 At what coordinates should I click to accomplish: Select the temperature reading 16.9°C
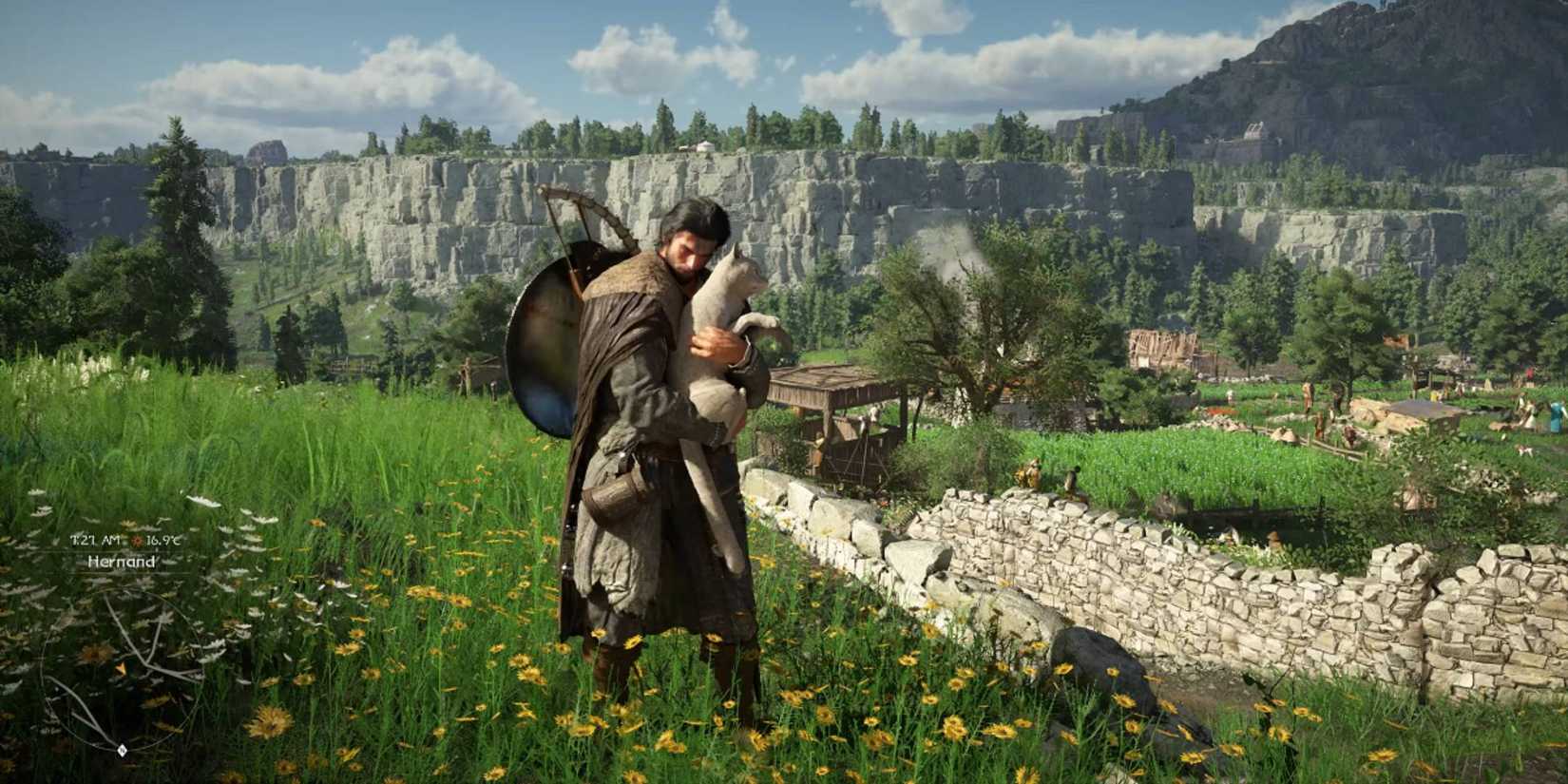pyautogui.click(x=163, y=541)
